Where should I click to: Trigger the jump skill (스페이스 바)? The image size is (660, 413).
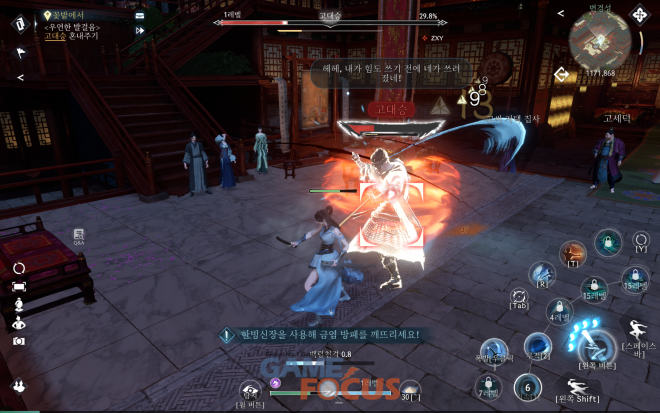click(x=636, y=331)
